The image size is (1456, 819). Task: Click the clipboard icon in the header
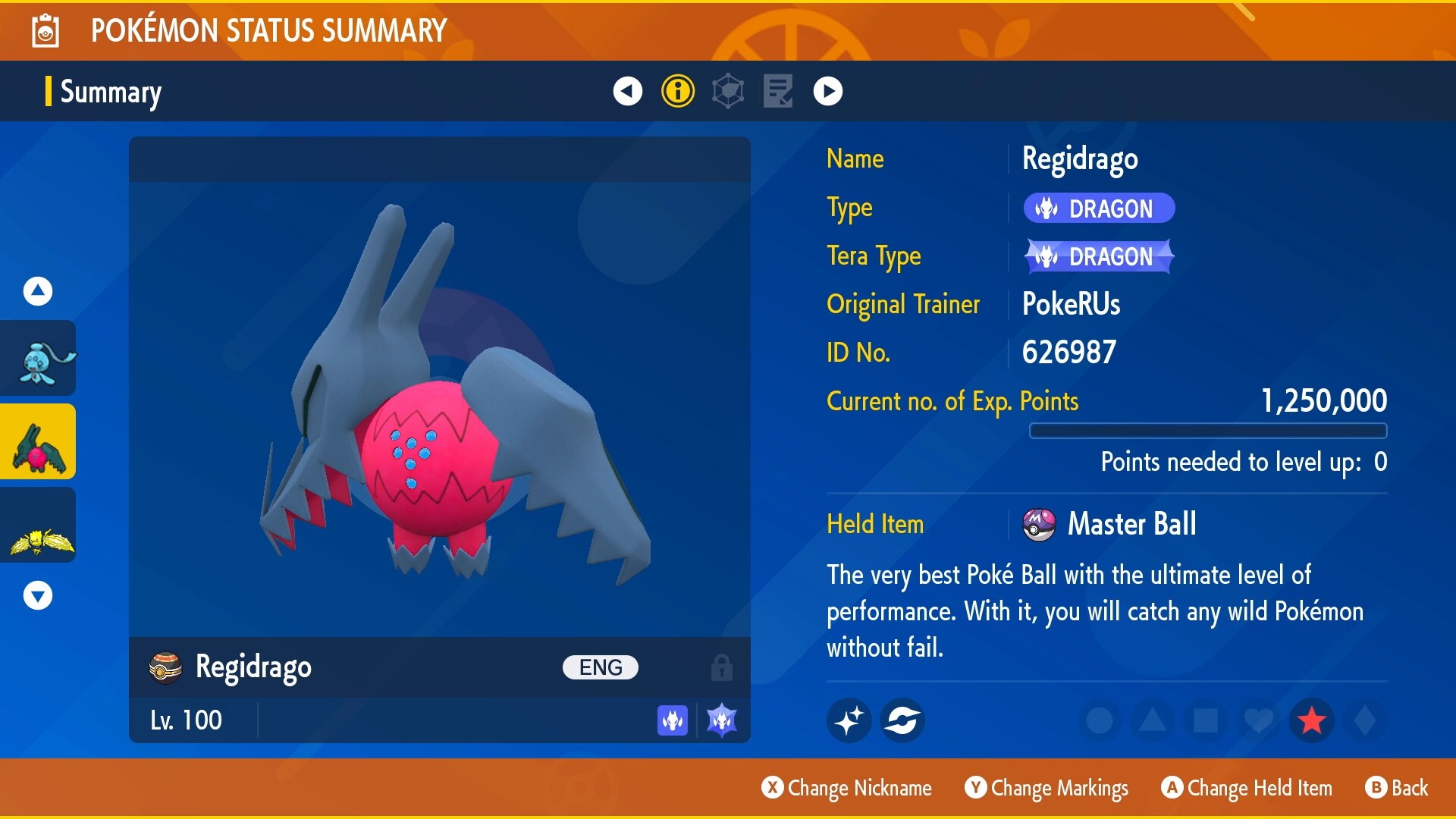point(45,31)
